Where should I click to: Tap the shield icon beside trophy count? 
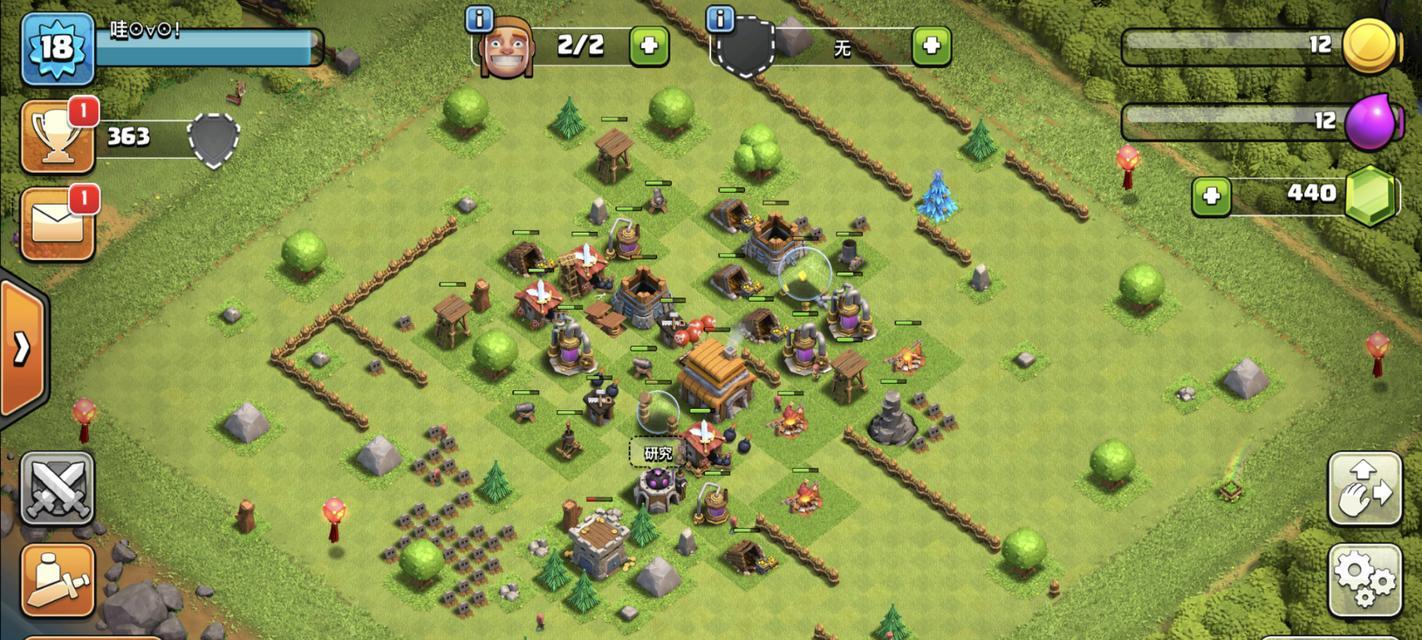click(214, 138)
